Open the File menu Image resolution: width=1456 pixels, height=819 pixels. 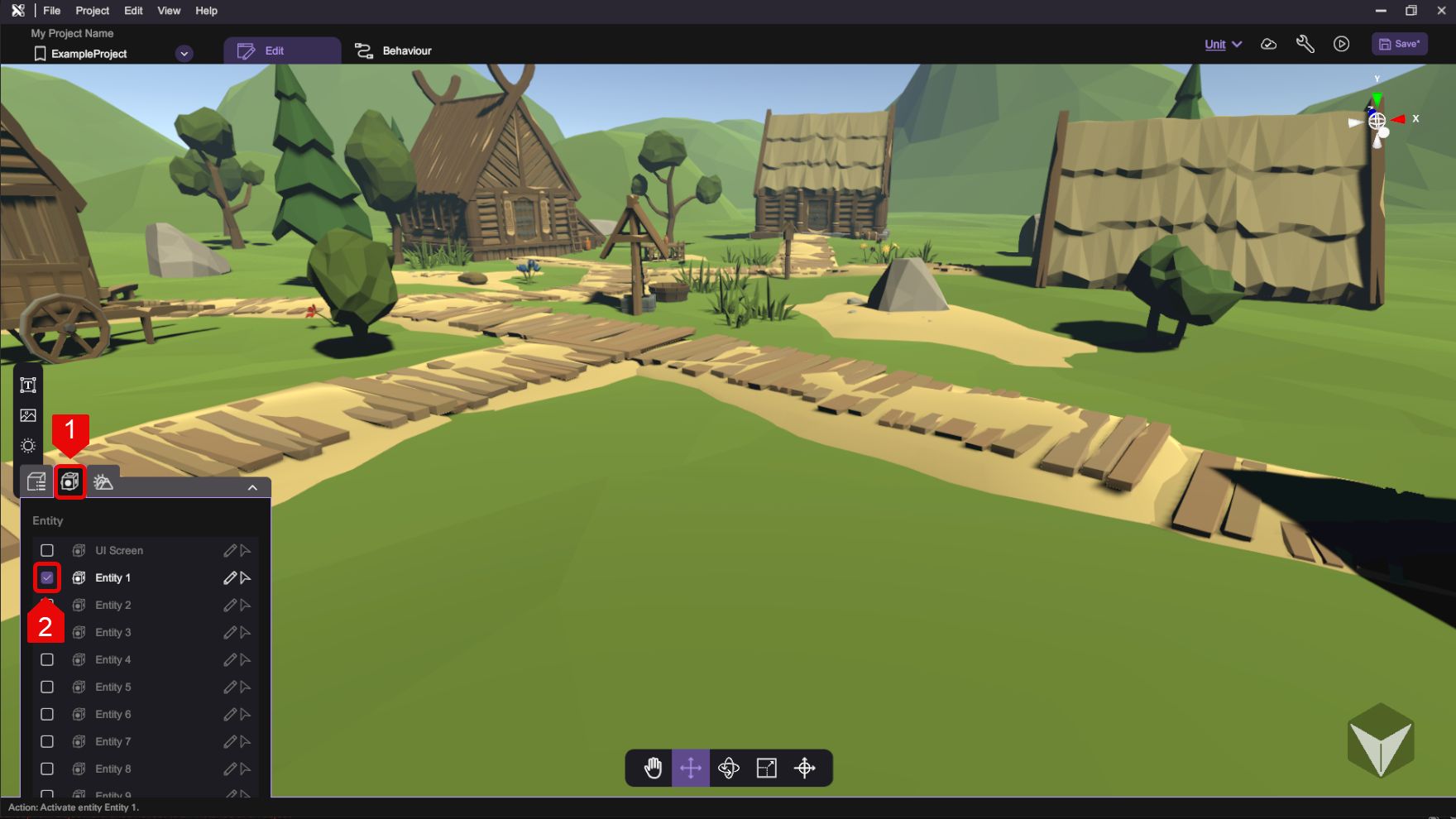[x=51, y=11]
